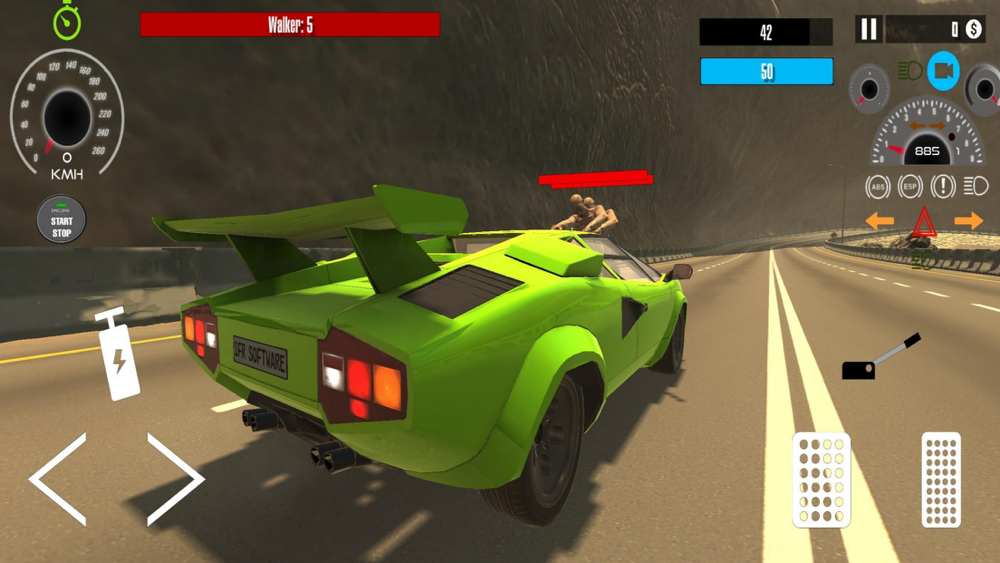This screenshot has height=563, width=1000.
Task: Toggle the red hazard warning triangle
Action: (924, 222)
